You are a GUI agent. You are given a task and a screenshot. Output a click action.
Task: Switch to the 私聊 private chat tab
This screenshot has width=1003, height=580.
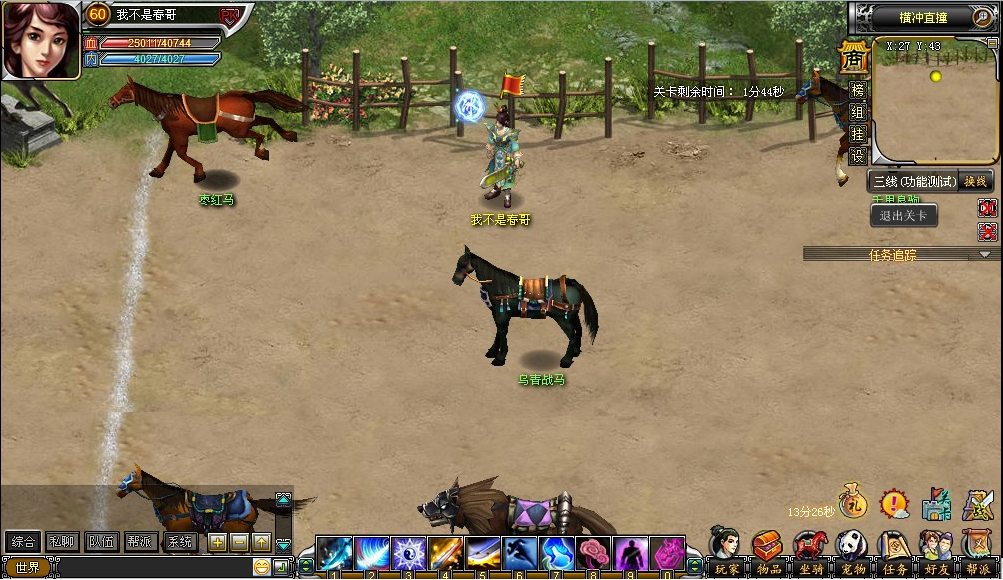coord(61,542)
